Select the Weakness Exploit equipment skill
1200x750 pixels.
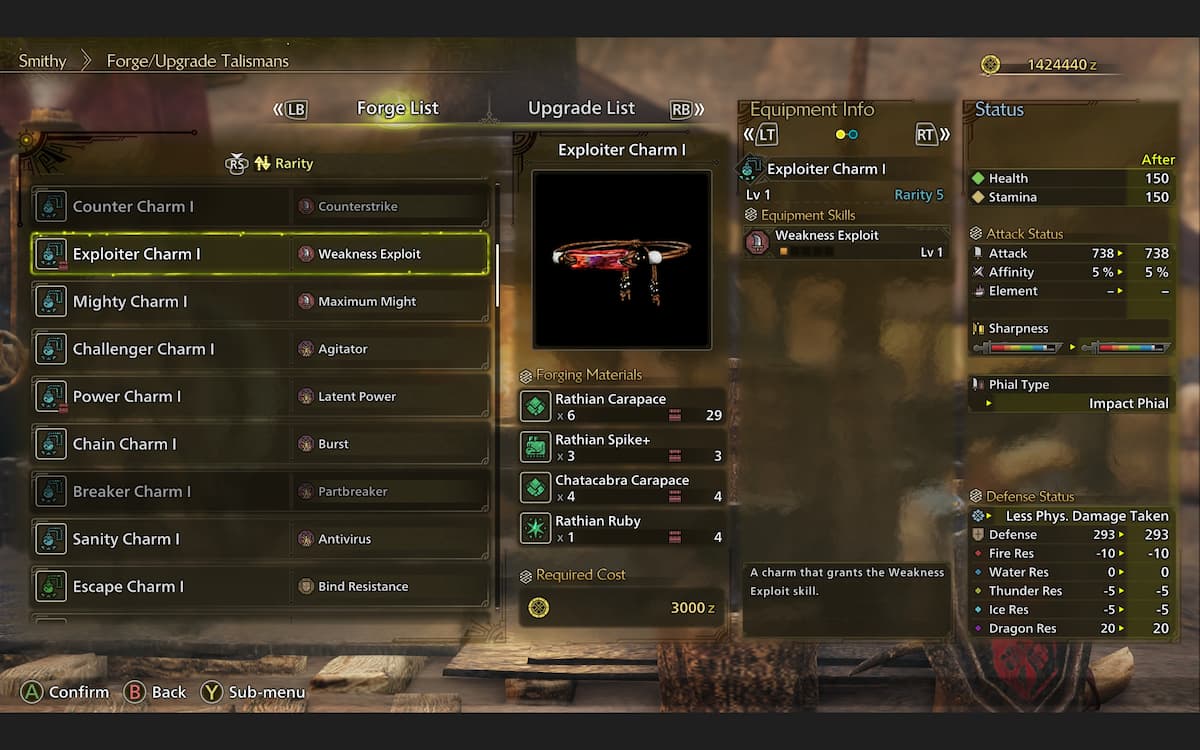[x=845, y=243]
